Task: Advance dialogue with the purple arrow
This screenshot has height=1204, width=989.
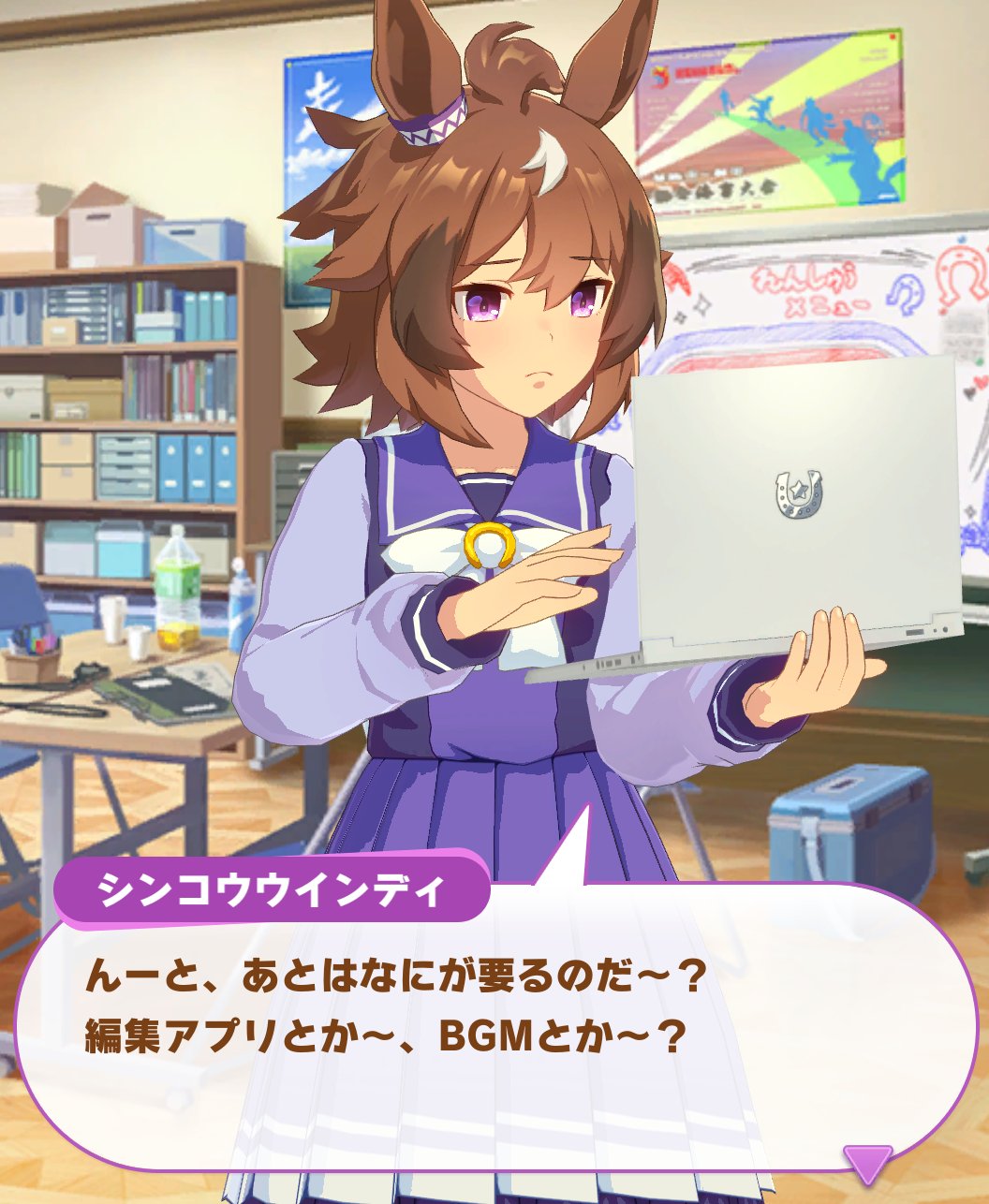Action: [x=867, y=1162]
